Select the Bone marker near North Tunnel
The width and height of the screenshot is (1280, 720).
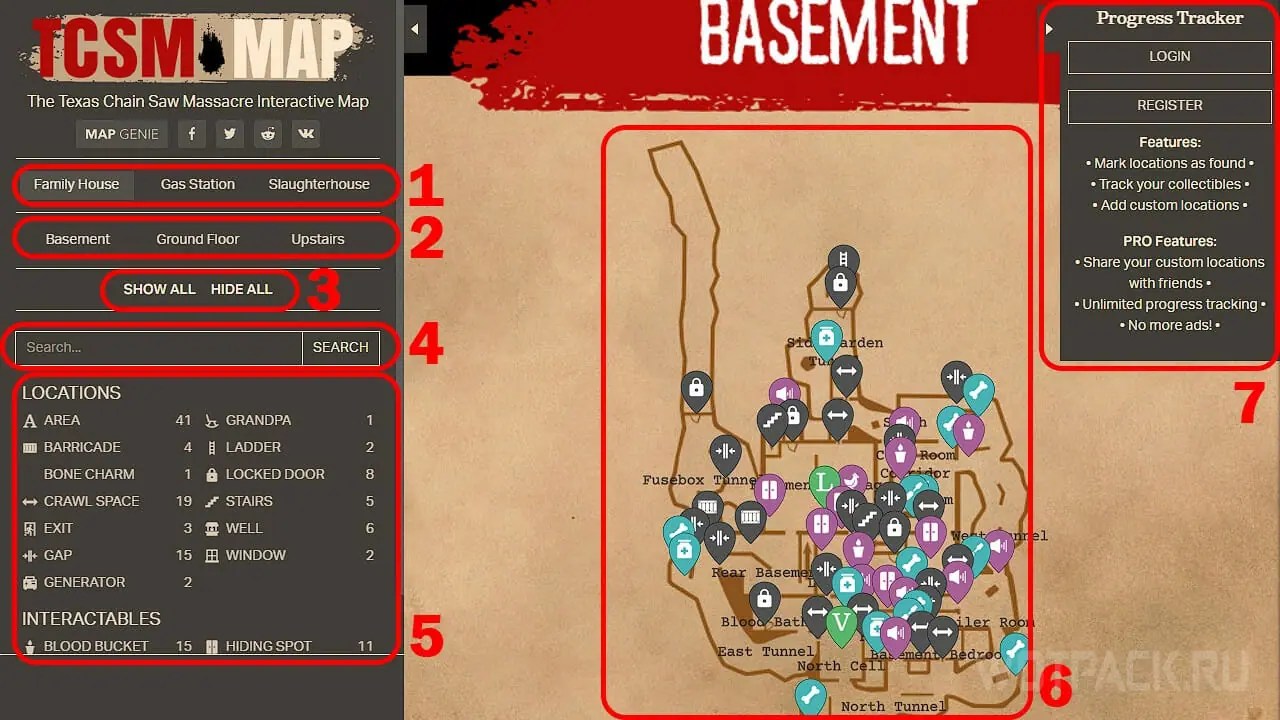810,694
